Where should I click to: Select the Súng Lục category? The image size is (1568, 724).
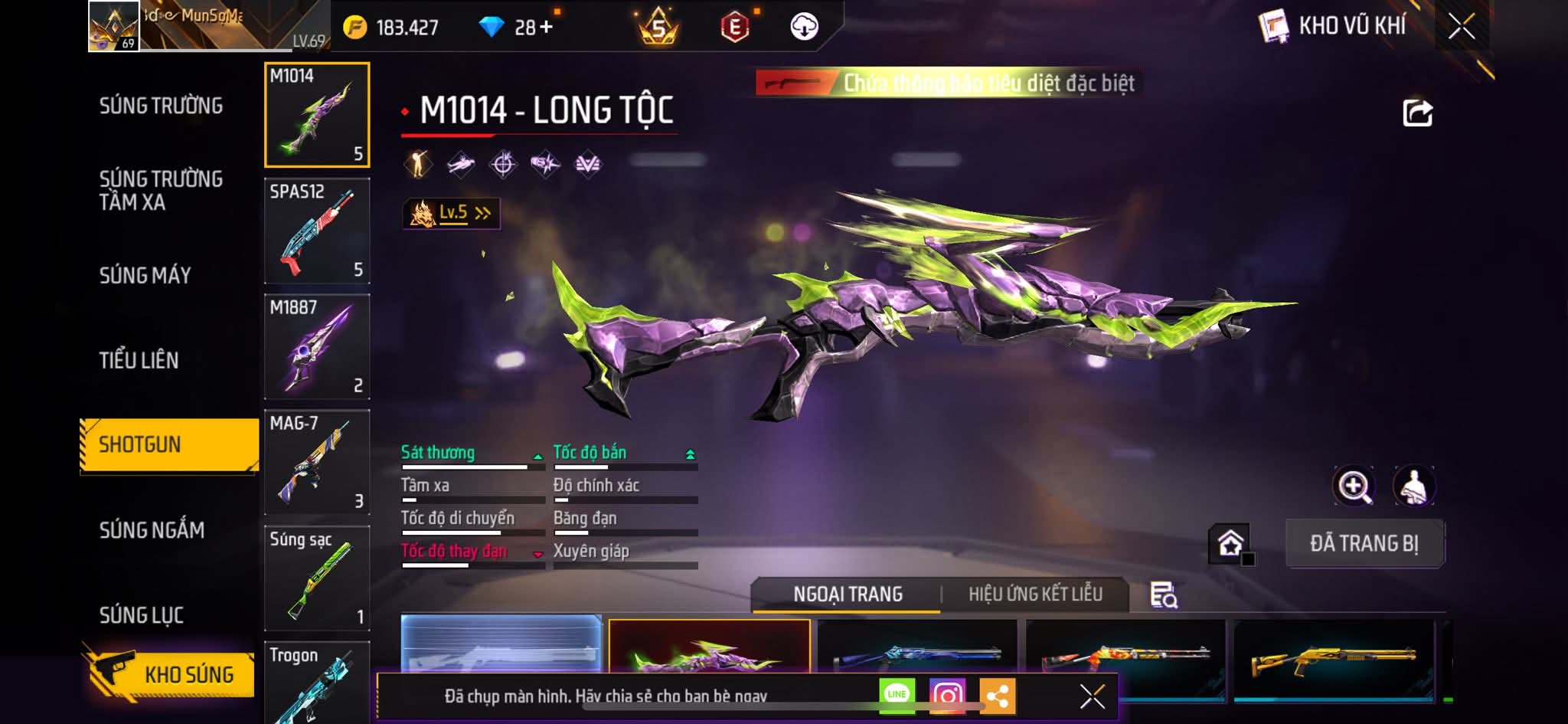click(x=142, y=615)
